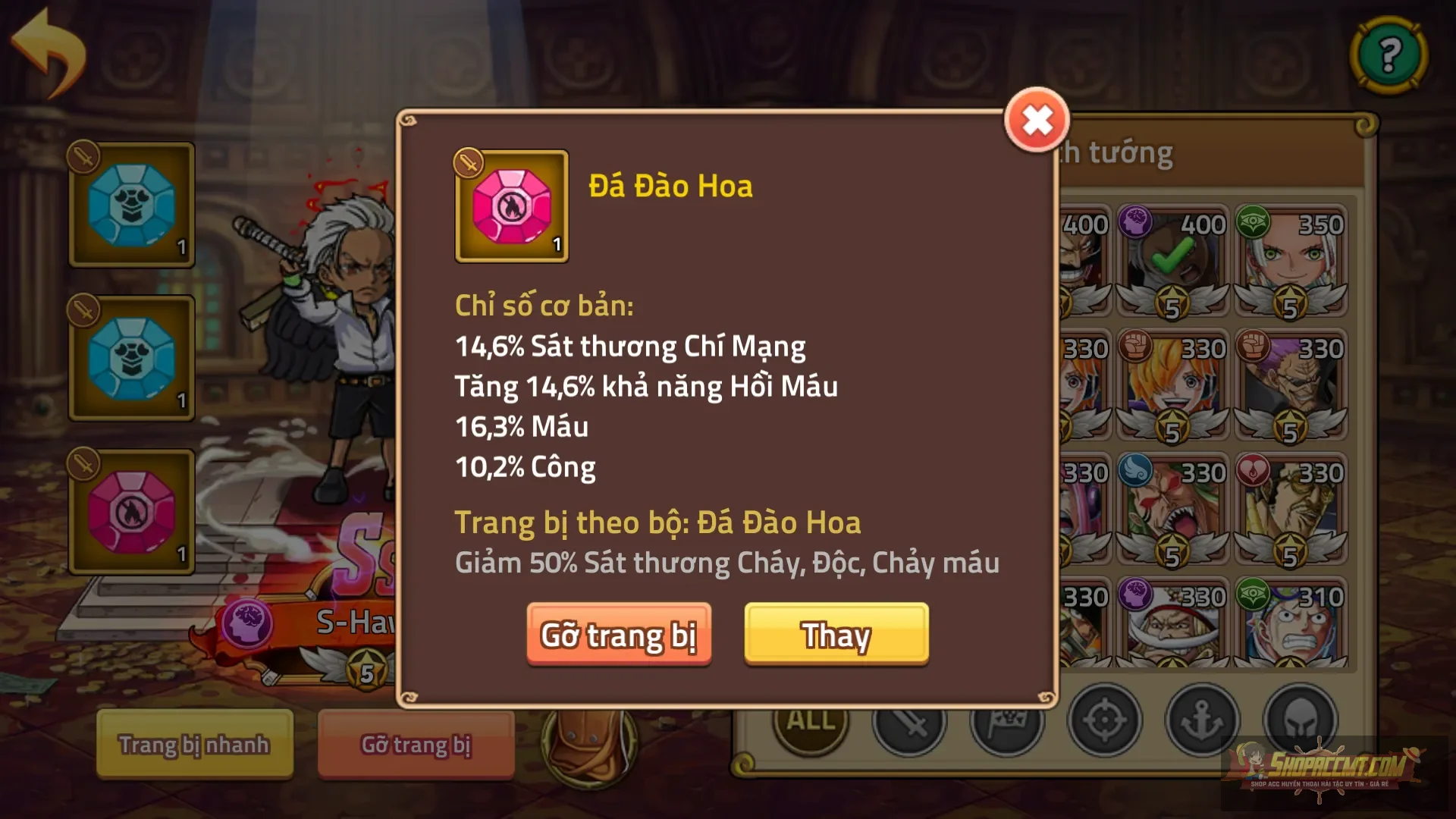This screenshot has width=1456, height=819.
Task: Close the Đá Đào Hoa dialog
Action: 1036,121
